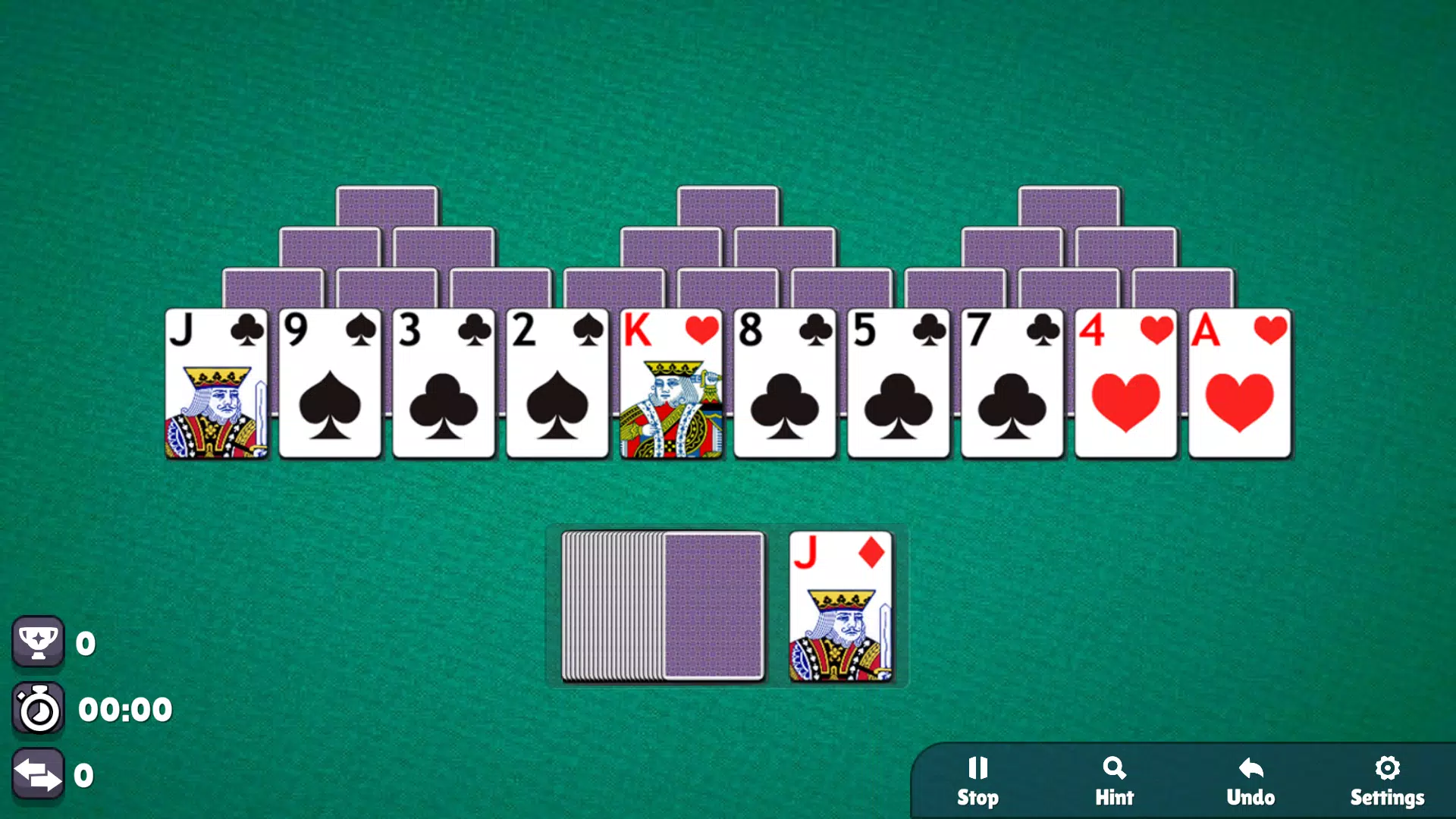Select the stopwatch timer icon
This screenshot has height=819, width=1456.
tap(39, 708)
